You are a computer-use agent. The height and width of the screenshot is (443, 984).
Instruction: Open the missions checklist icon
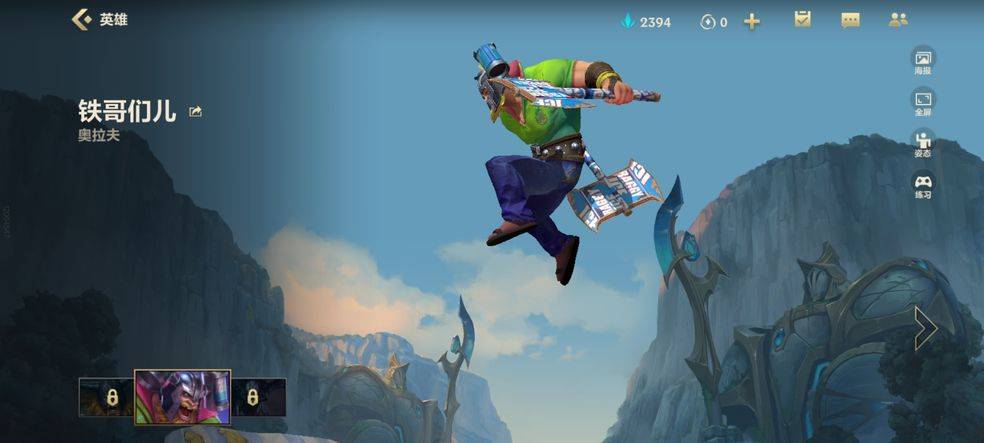coord(802,20)
